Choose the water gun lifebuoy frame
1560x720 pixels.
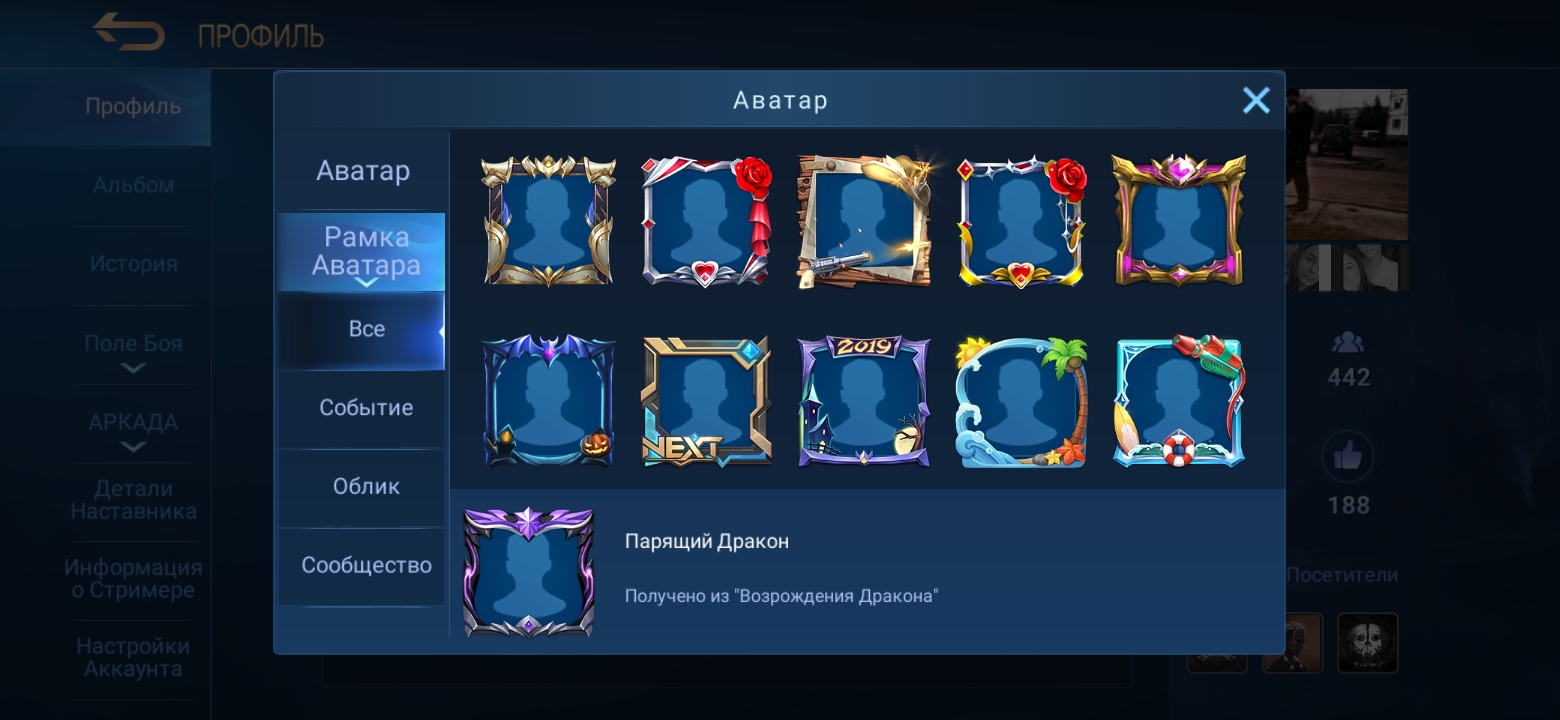pyautogui.click(x=1180, y=400)
